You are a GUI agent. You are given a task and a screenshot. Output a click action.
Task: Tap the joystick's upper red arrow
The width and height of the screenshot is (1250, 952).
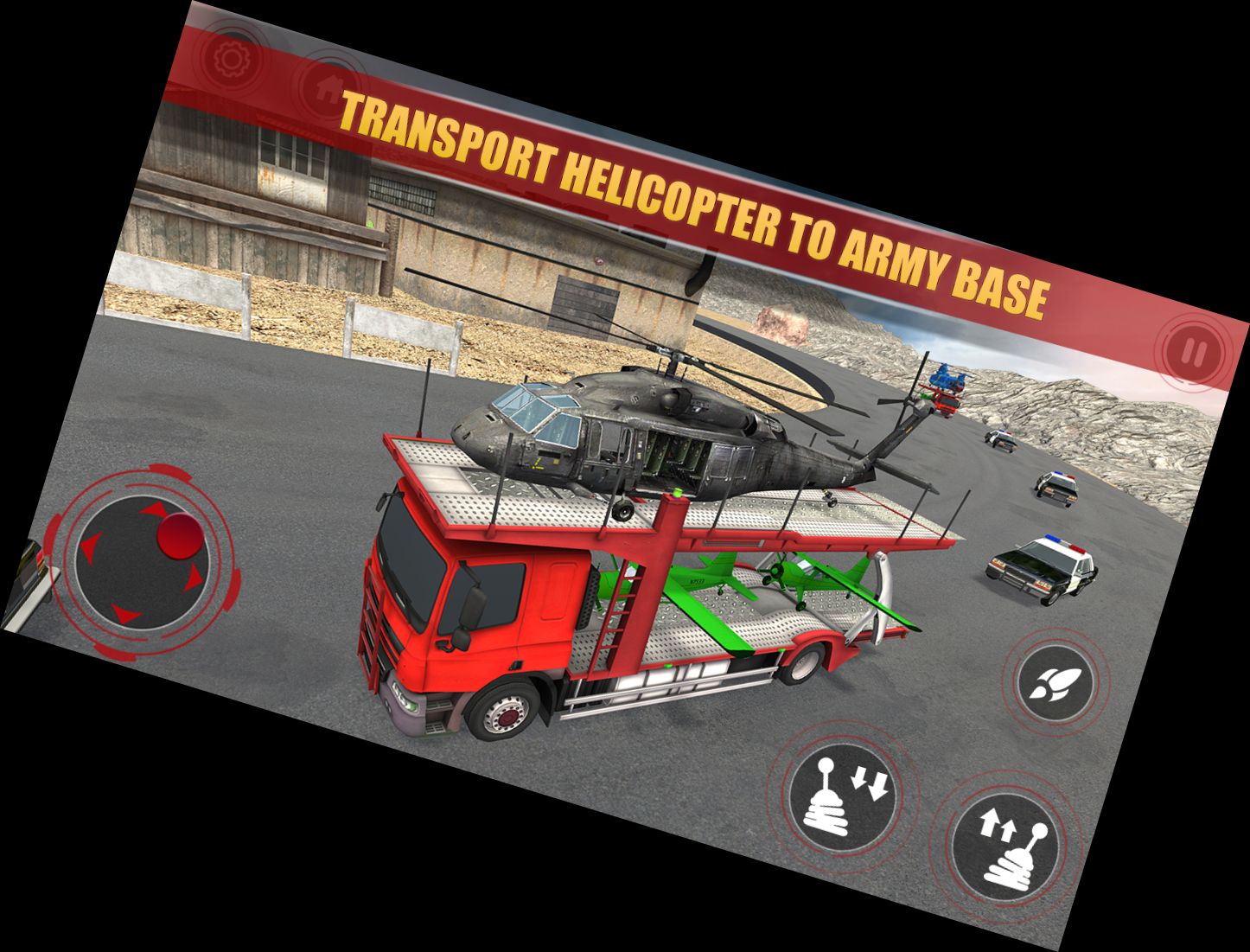(154, 509)
